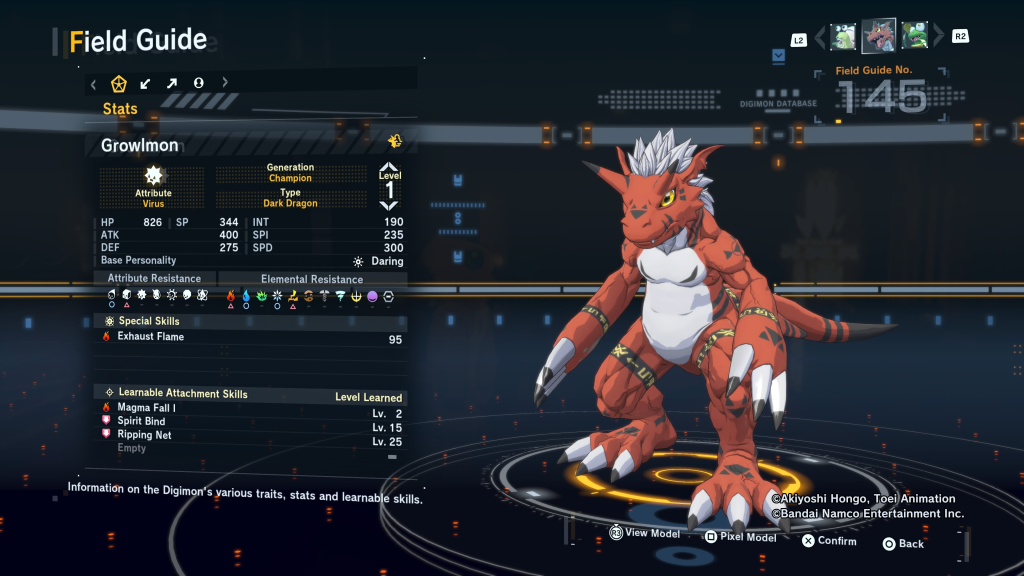The image size is (1024, 576).
Task: Click the Confirm option
Action: [829, 541]
